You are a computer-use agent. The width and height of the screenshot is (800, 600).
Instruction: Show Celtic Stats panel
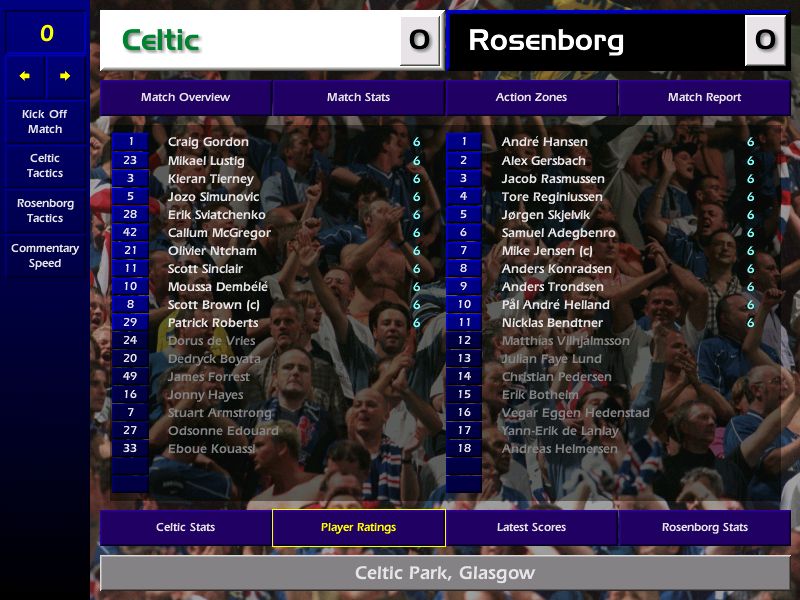tap(185, 527)
